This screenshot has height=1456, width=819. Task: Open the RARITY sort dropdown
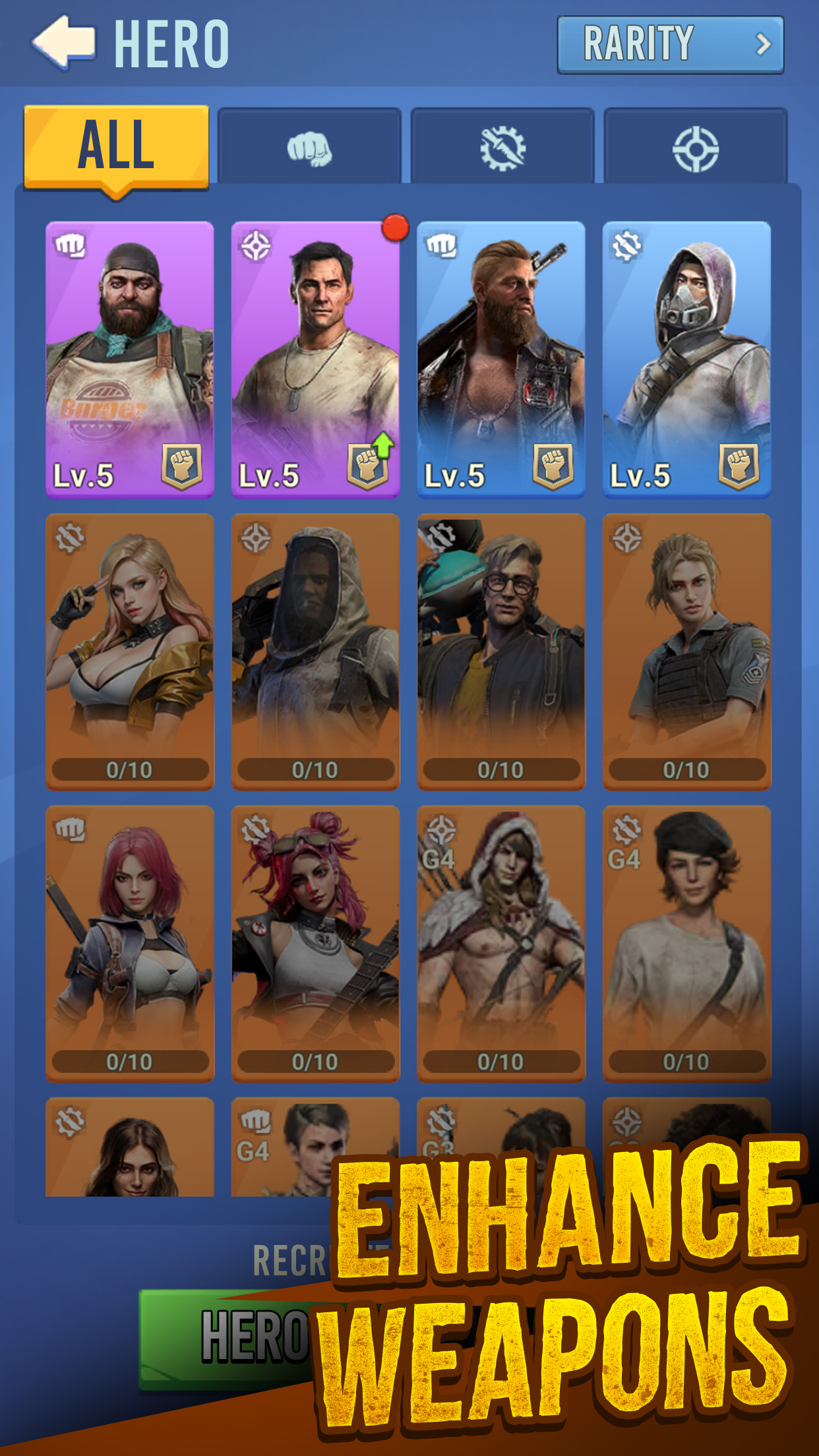click(670, 45)
